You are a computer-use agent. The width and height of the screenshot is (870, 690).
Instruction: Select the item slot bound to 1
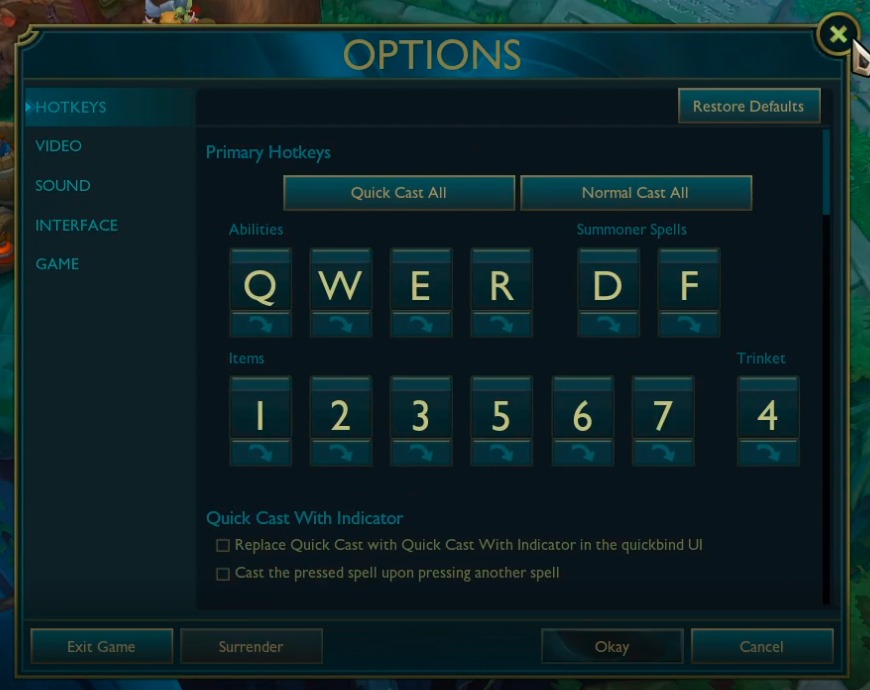click(x=260, y=414)
